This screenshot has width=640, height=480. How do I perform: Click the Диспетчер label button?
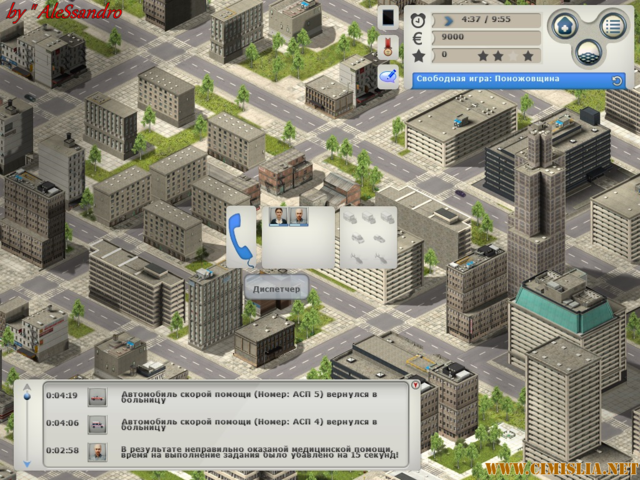tap(276, 290)
